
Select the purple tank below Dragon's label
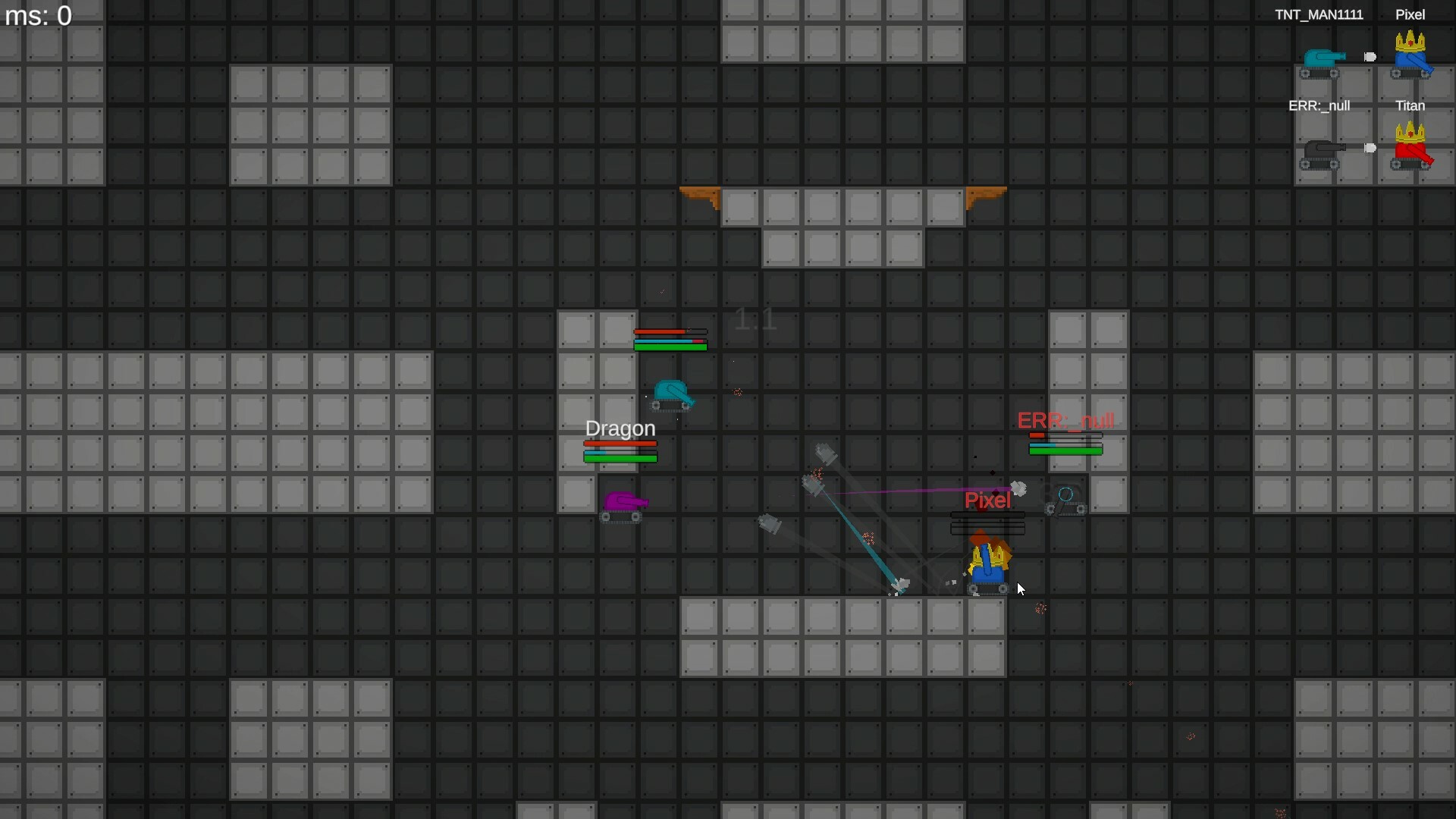tap(625, 503)
